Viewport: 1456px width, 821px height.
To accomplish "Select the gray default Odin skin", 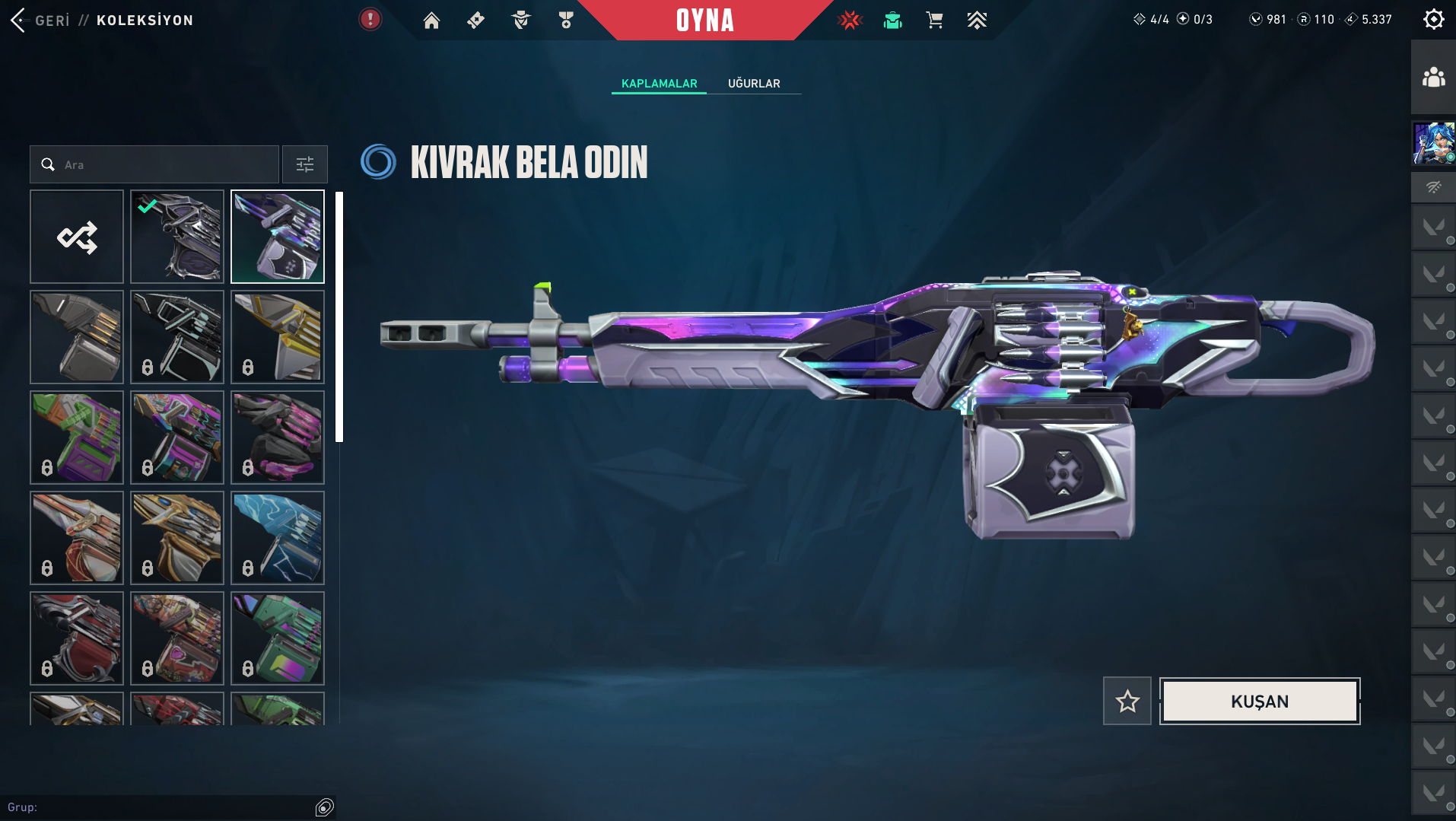I will point(77,337).
